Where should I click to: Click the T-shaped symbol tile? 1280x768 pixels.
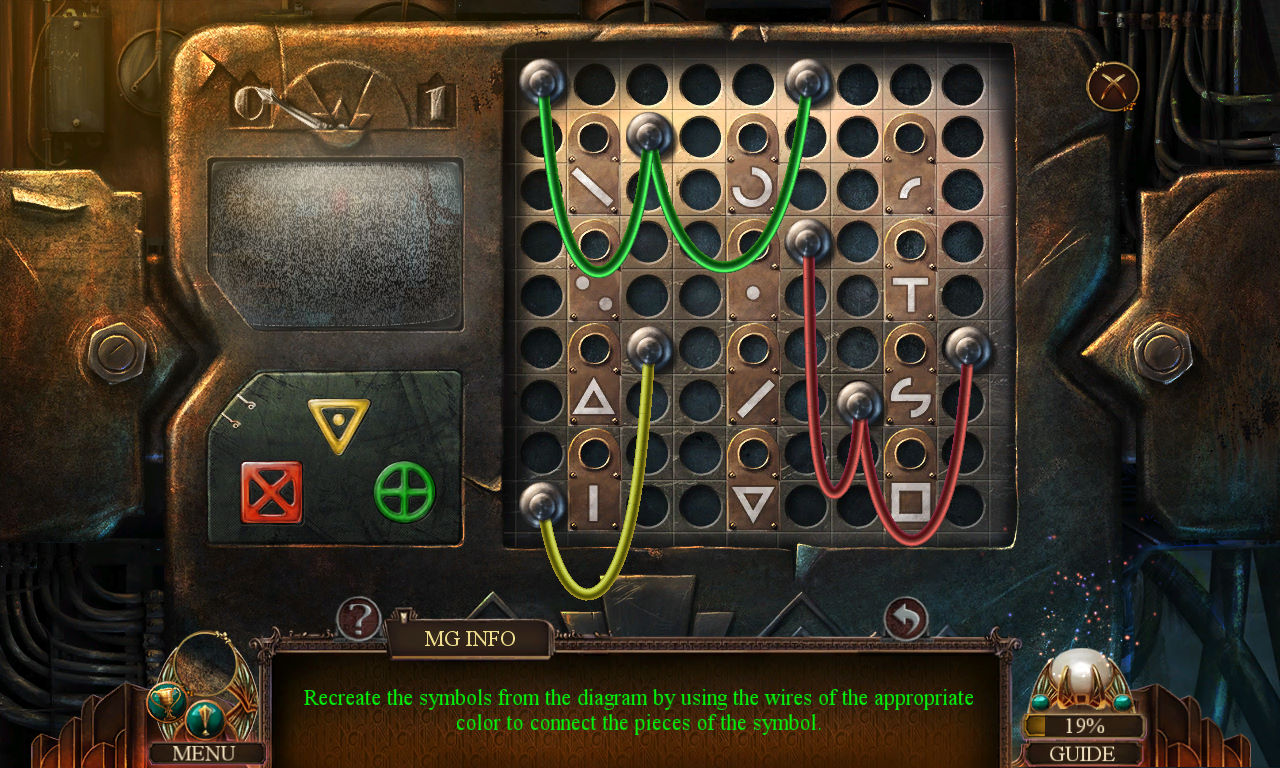pos(910,293)
